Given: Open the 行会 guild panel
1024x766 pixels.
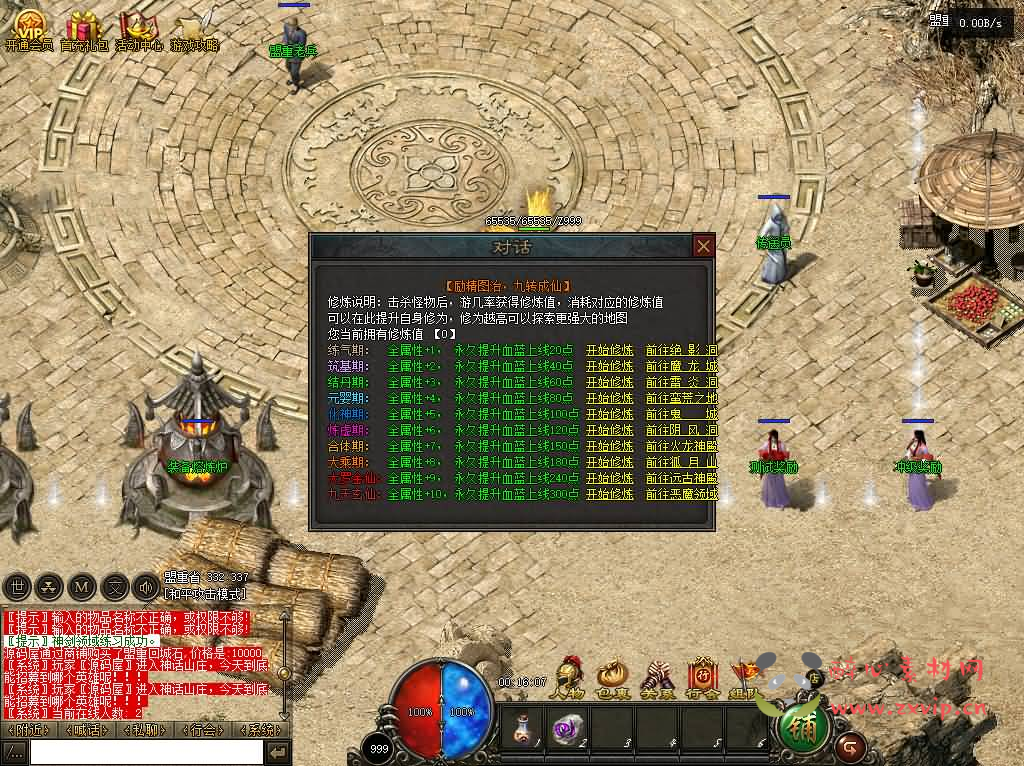Looking at the screenshot, I should click(703, 676).
